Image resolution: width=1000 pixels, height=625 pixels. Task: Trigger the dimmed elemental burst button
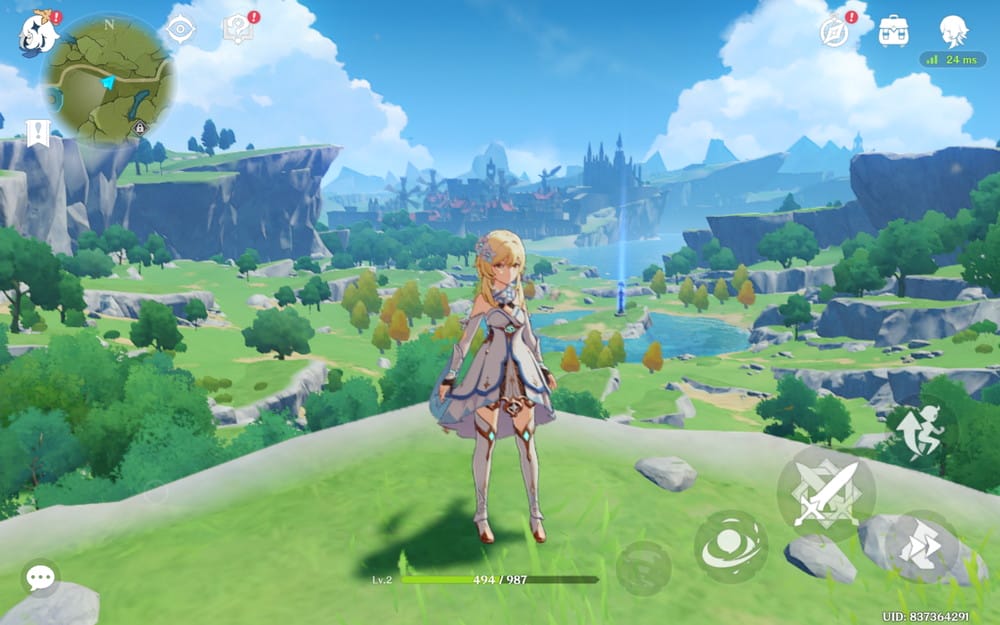643,568
